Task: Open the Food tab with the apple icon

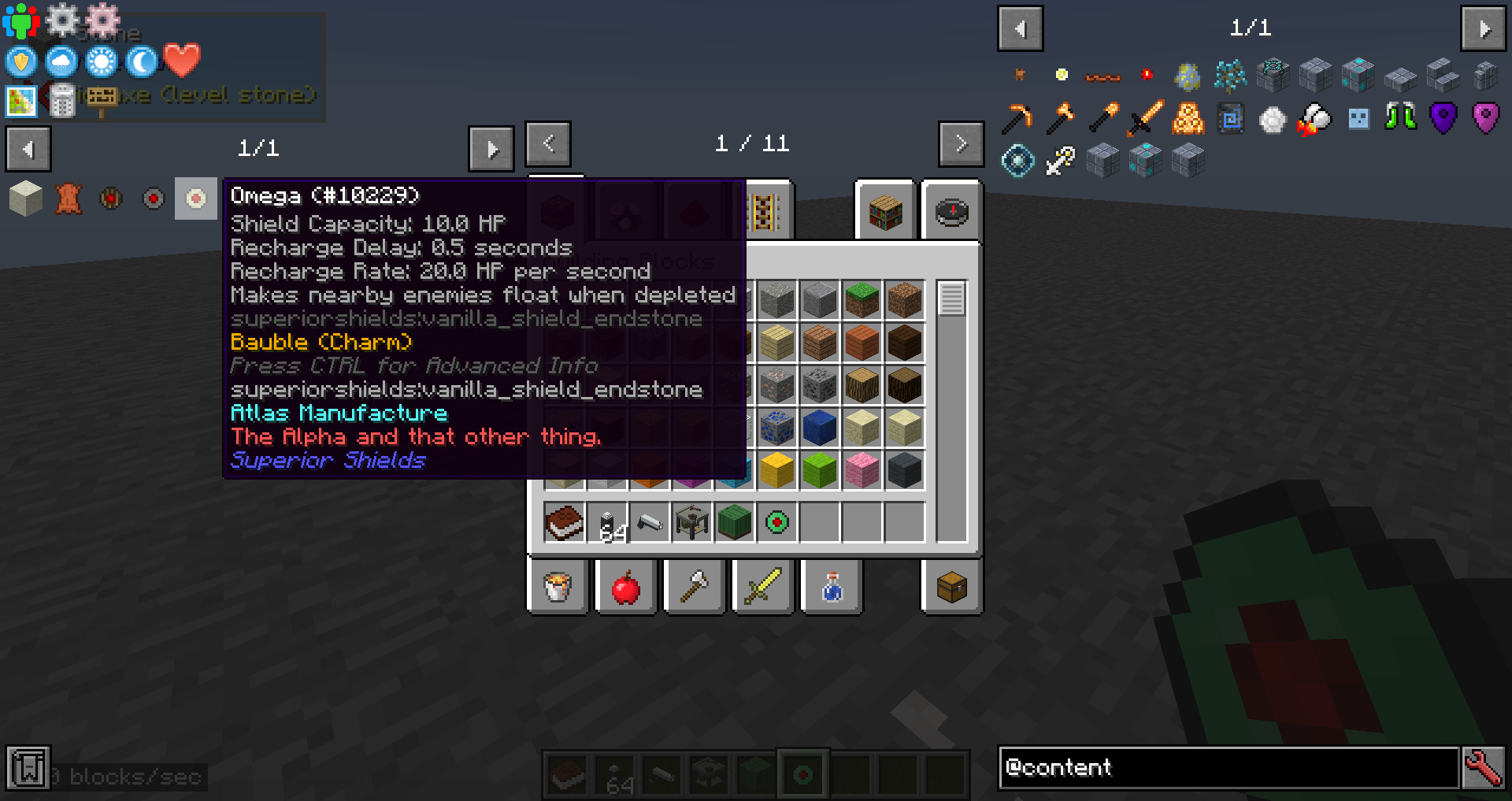Action: 626,587
